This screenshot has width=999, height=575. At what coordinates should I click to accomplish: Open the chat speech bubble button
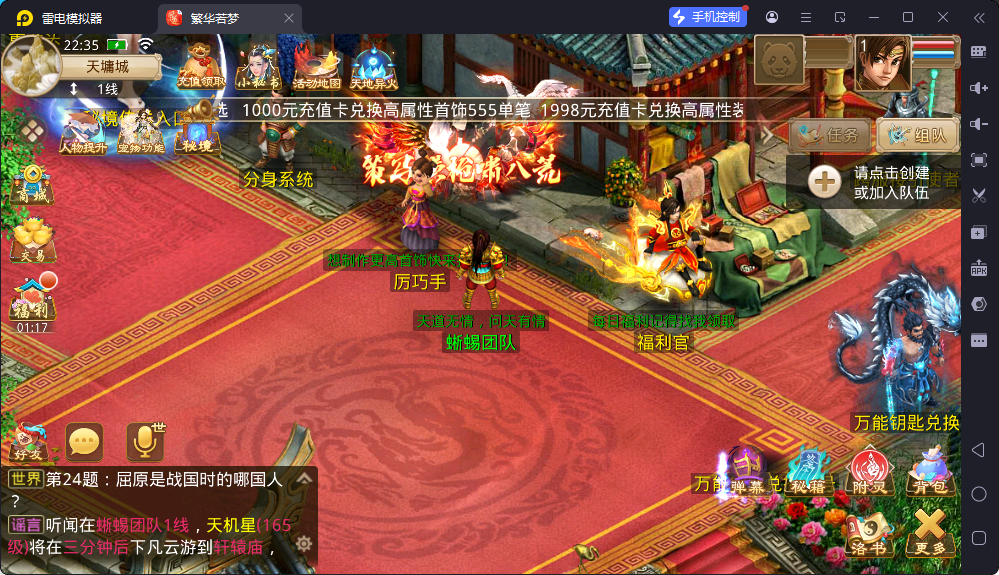point(84,440)
